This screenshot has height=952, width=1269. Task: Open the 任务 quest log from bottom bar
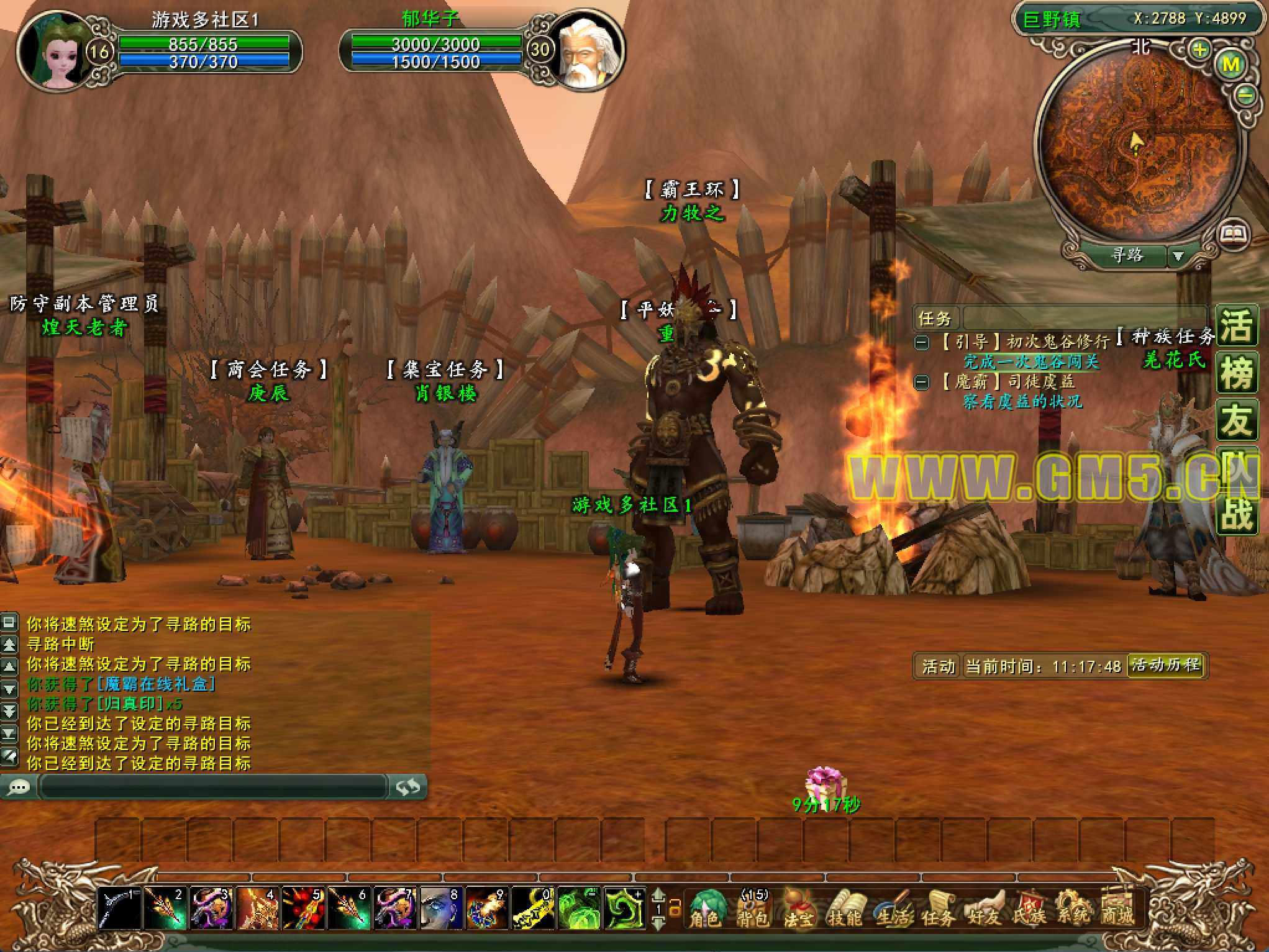pos(938,908)
